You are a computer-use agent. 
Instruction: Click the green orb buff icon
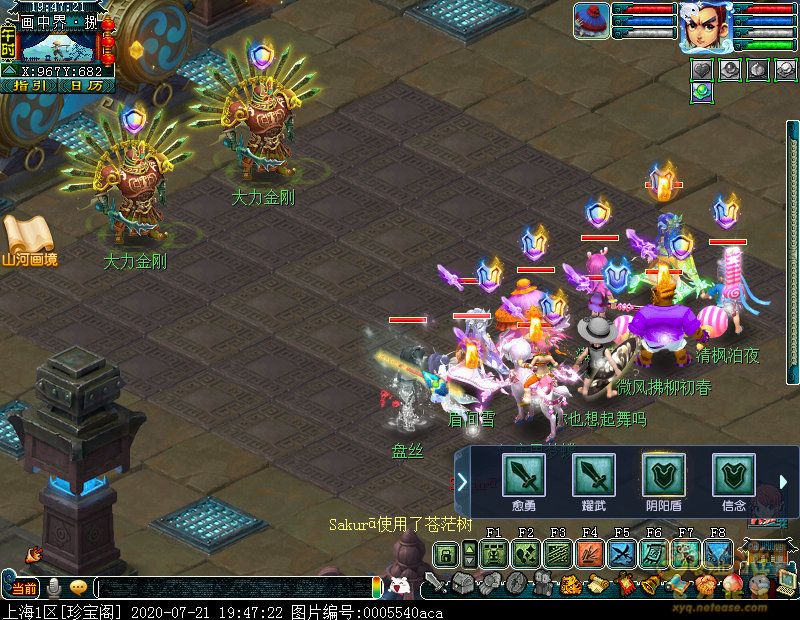[702, 90]
